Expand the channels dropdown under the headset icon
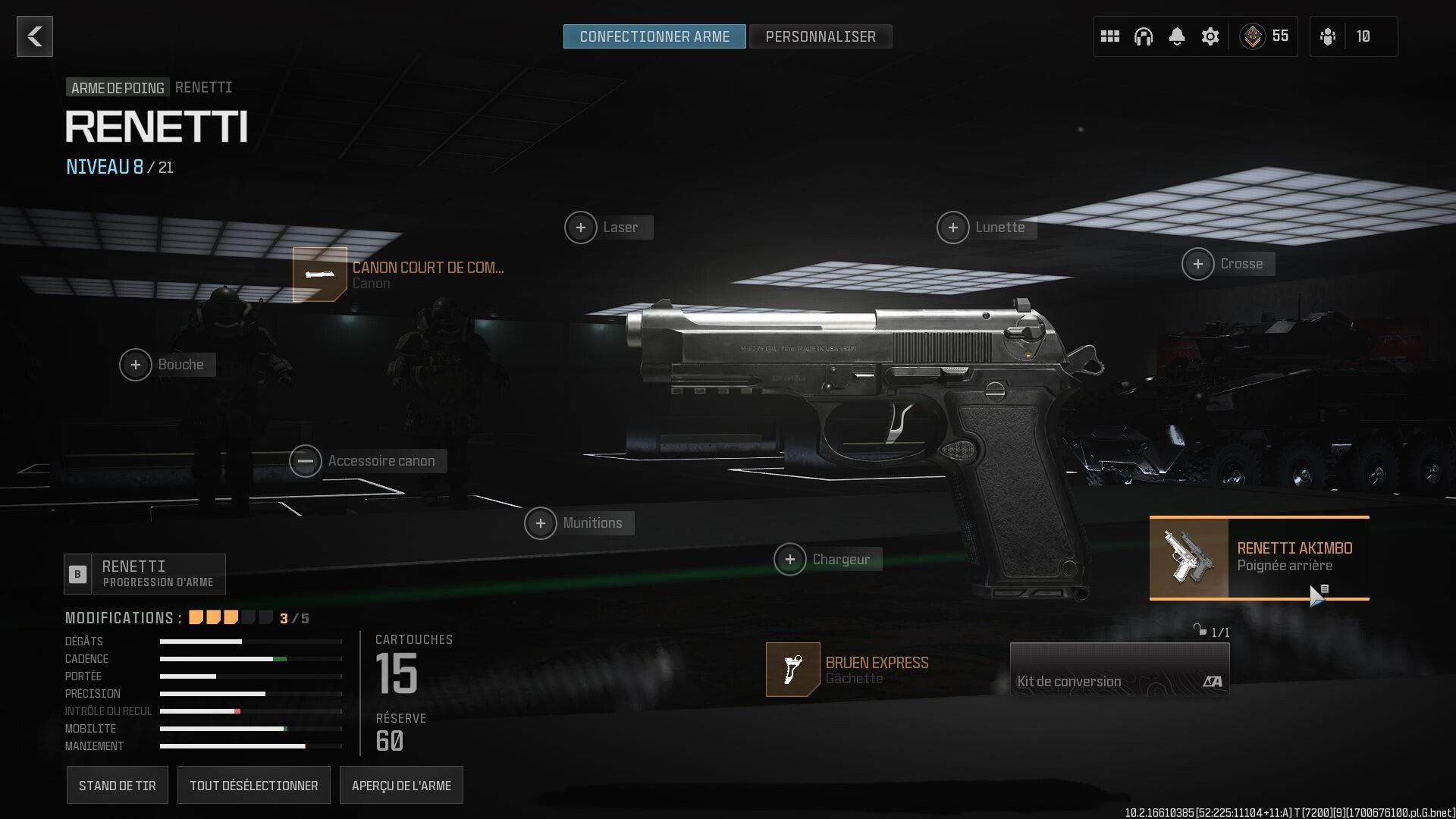The height and width of the screenshot is (819, 1456). pos(1144,36)
